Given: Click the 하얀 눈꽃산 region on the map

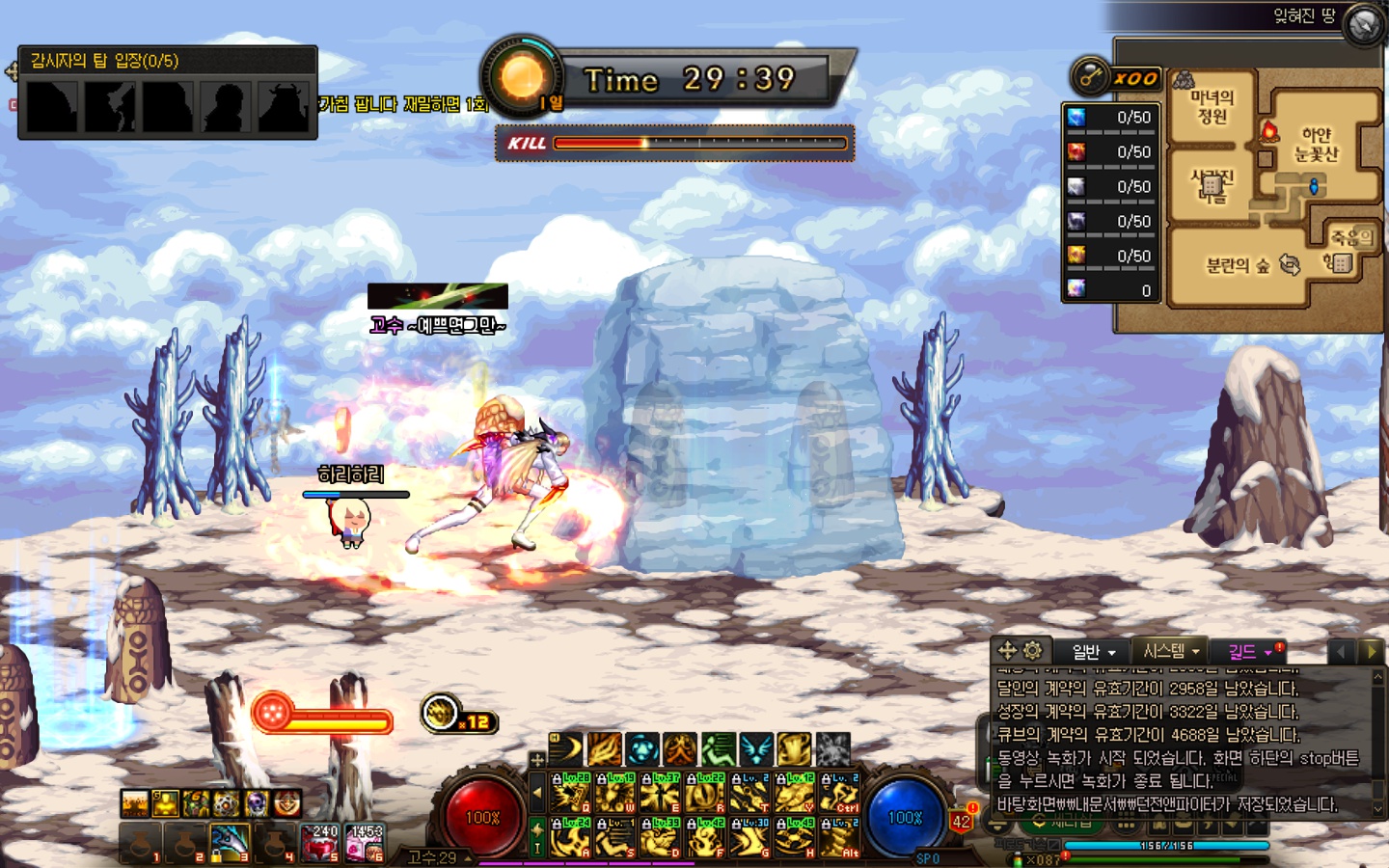Looking at the screenshot, I should click(x=1316, y=145).
